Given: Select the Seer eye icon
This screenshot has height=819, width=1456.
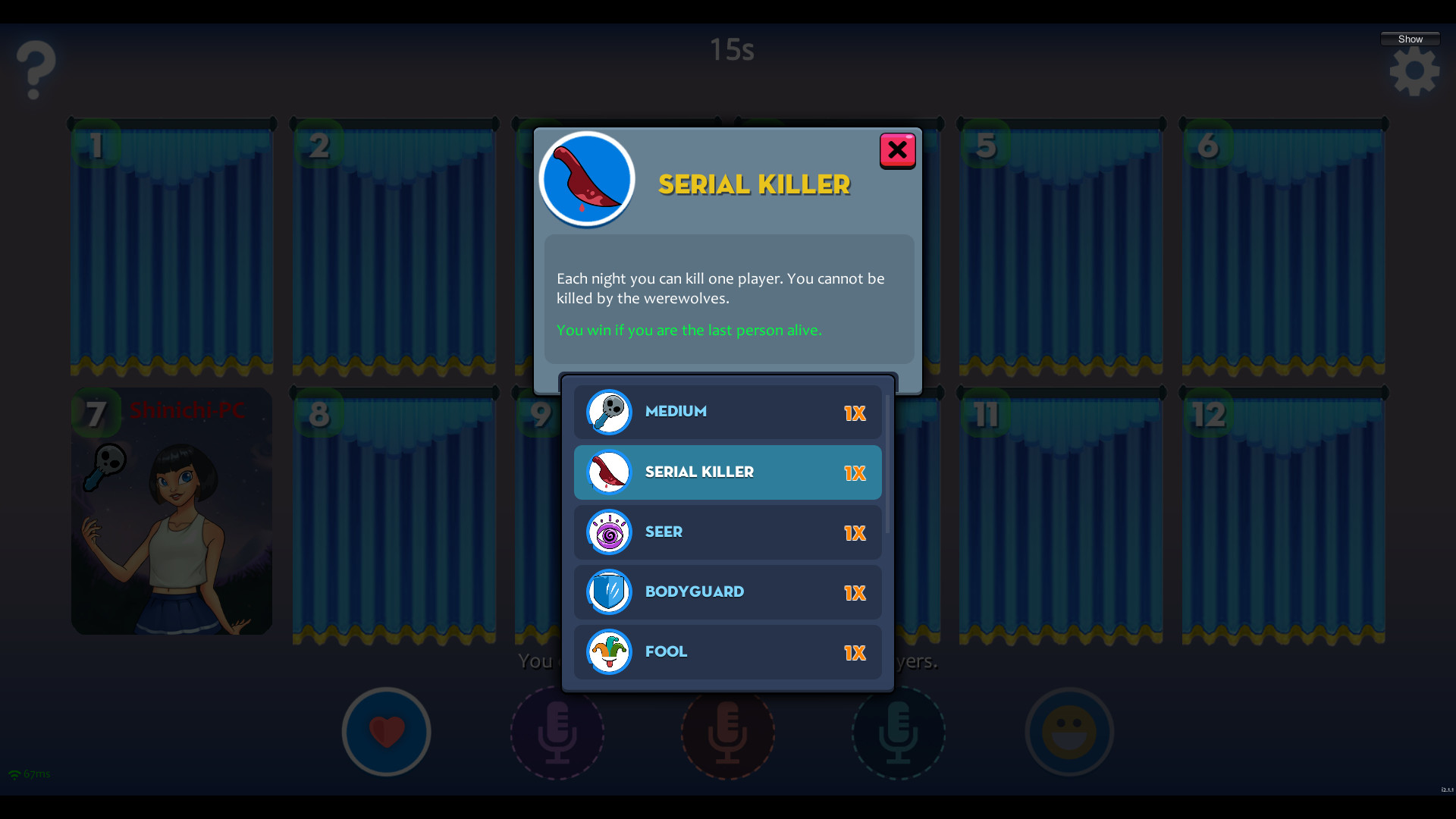Looking at the screenshot, I should click(609, 532).
